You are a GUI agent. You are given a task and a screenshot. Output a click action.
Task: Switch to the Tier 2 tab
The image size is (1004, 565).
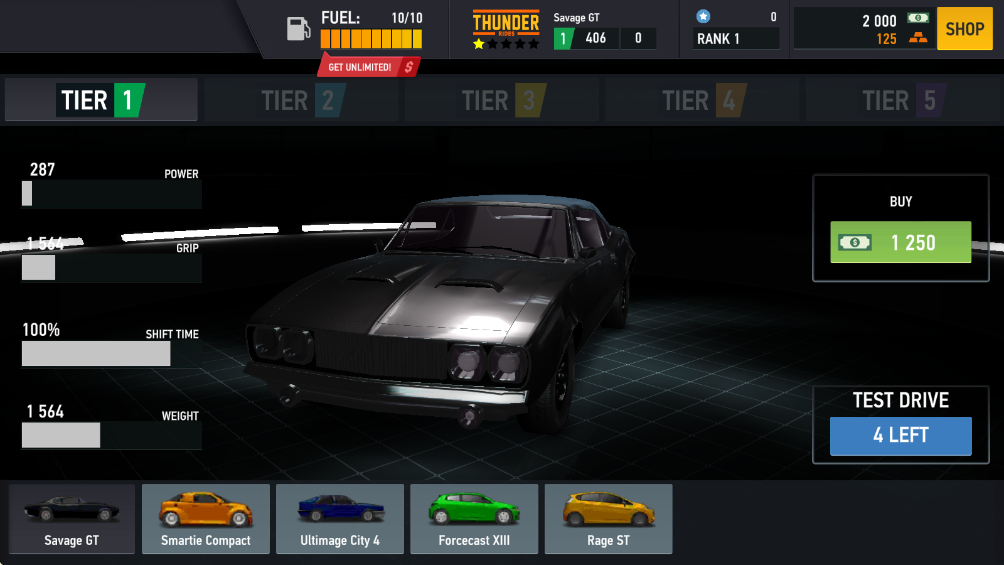[x=302, y=100]
